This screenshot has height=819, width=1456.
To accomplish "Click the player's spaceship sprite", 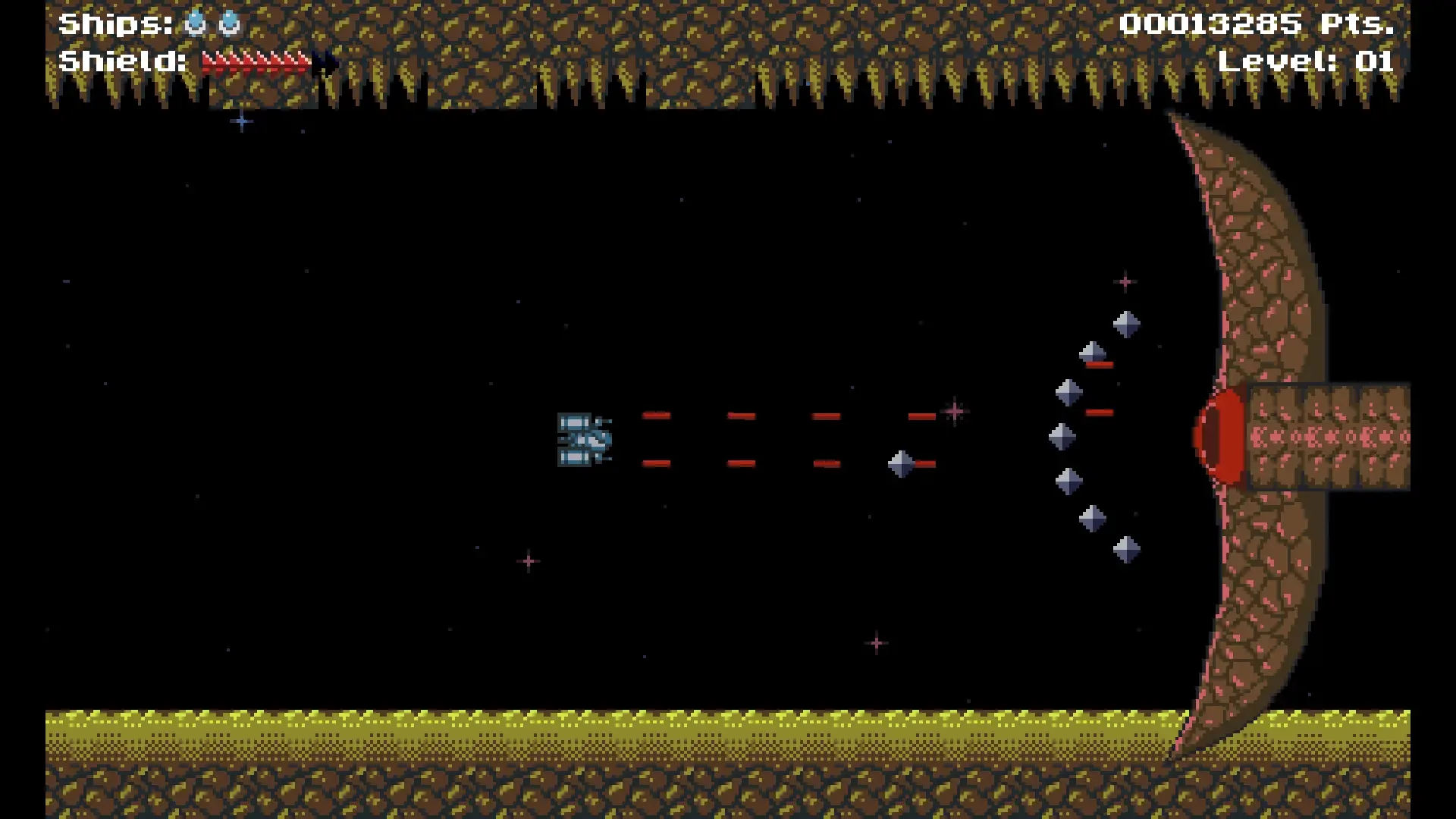I will click(584, 441).
